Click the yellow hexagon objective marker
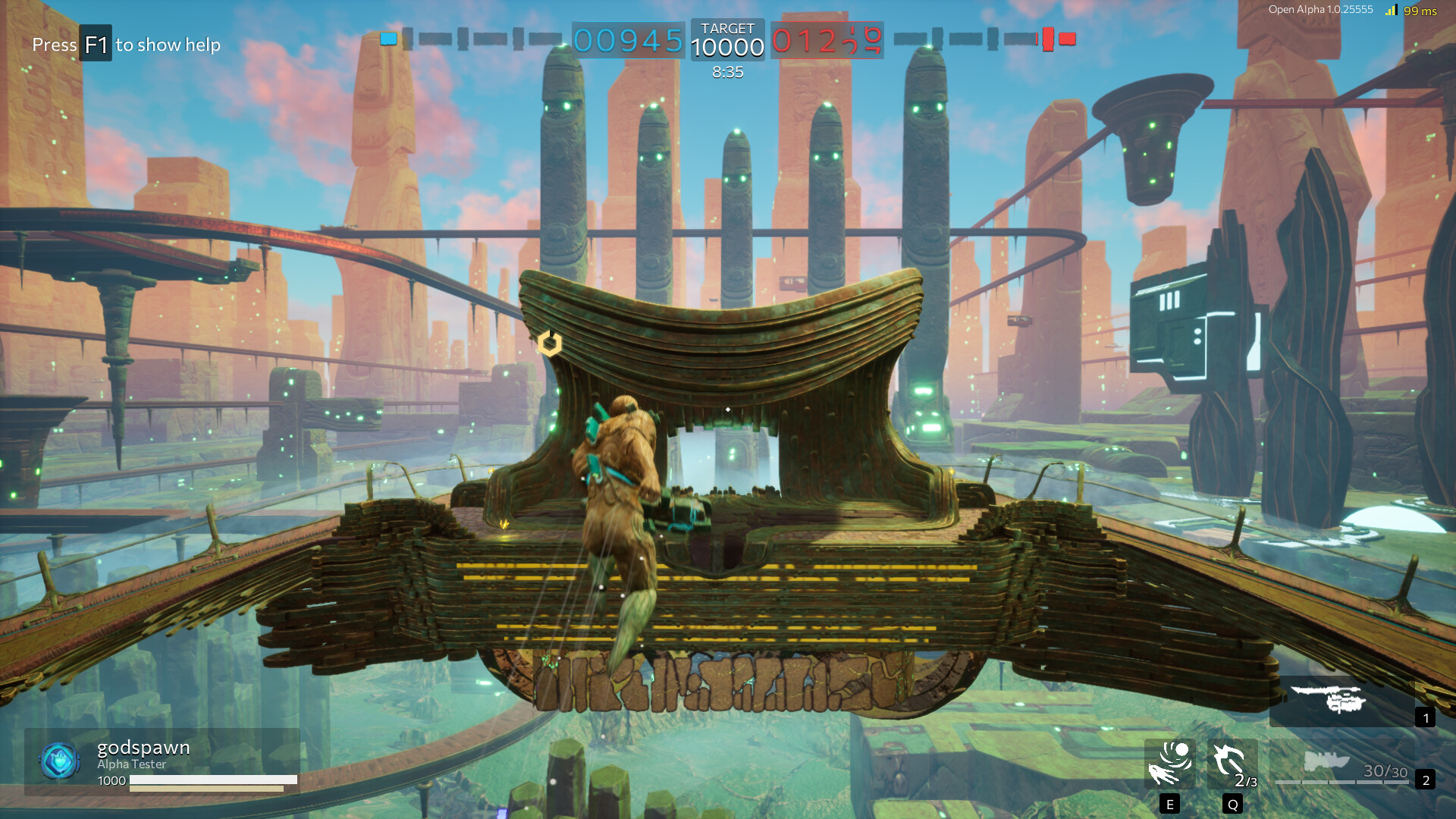The width and height of the screenshot is (1456, 819). [x=548, y=345]
